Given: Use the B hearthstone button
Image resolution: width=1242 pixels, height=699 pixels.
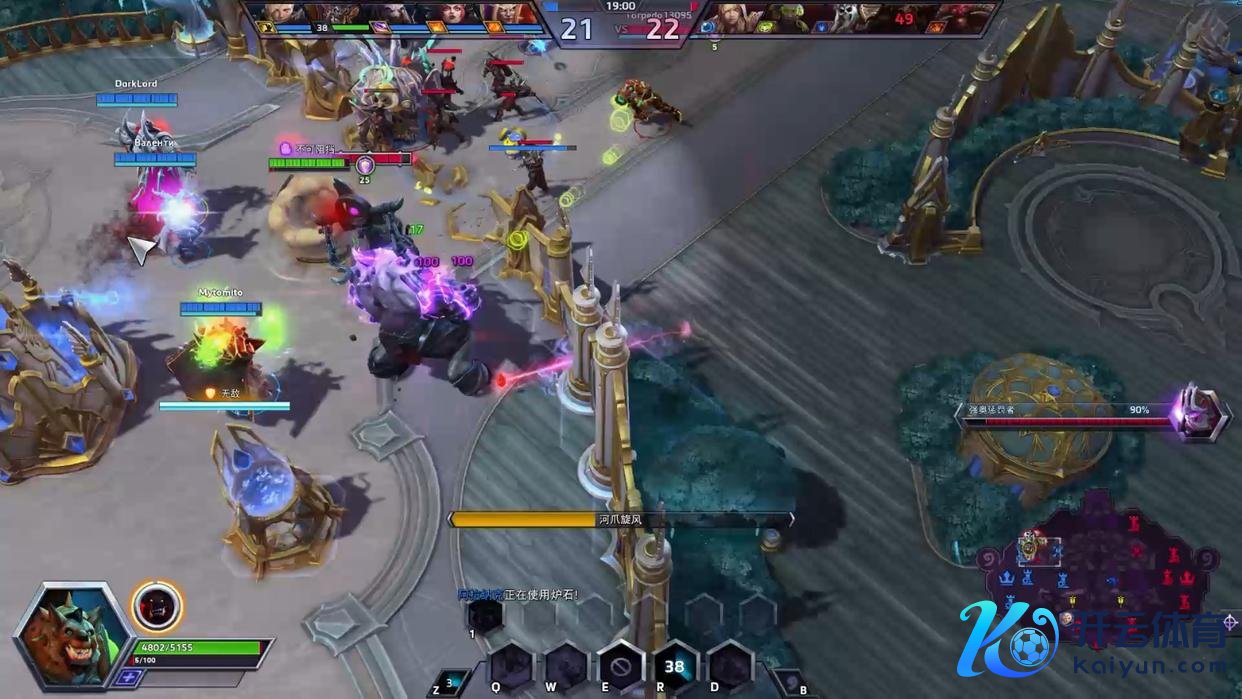Looking at the screenshot, I should point(789,685).
